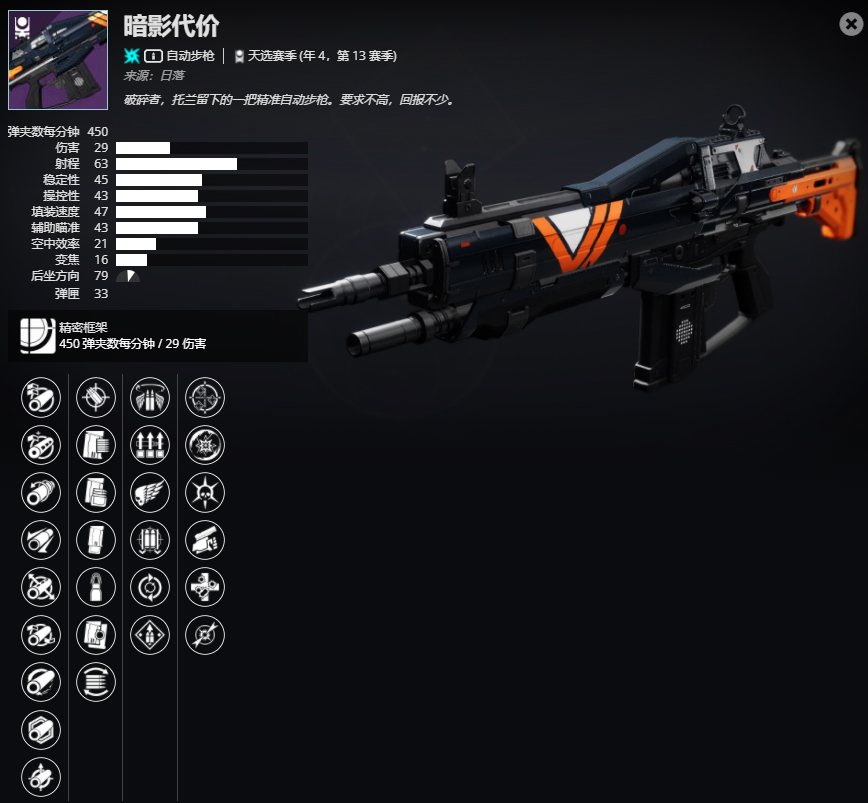The width and height of the screenshot is (868, 803).
Task: Click the cyan stasis element icon
Action: [x=132, y=56]
